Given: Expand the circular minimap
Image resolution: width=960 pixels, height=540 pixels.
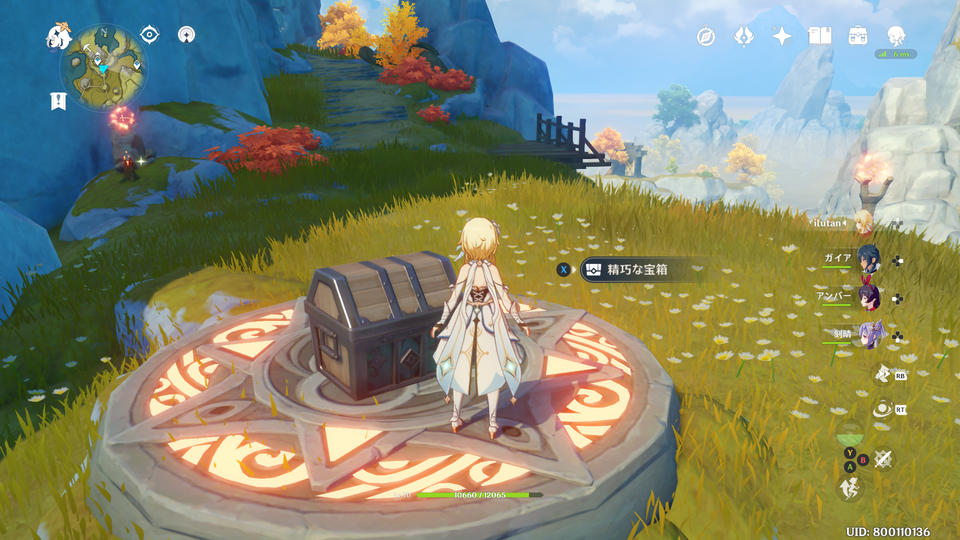Looking at the screenshot, I should tap(104, 65).
